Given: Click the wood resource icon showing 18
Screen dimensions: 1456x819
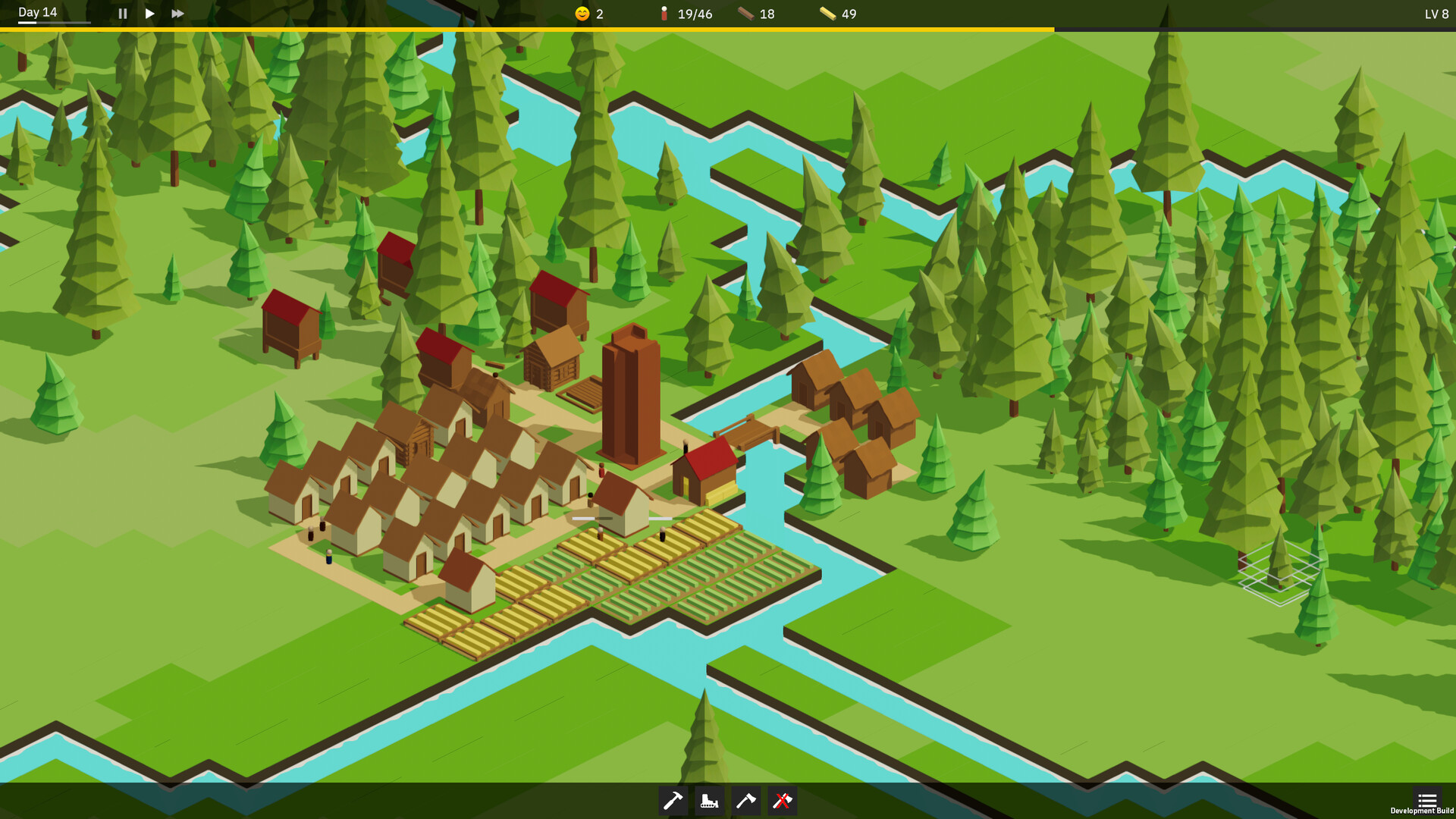Looking at the screenshot, I should pyautogui.click(x=745, y=13).
